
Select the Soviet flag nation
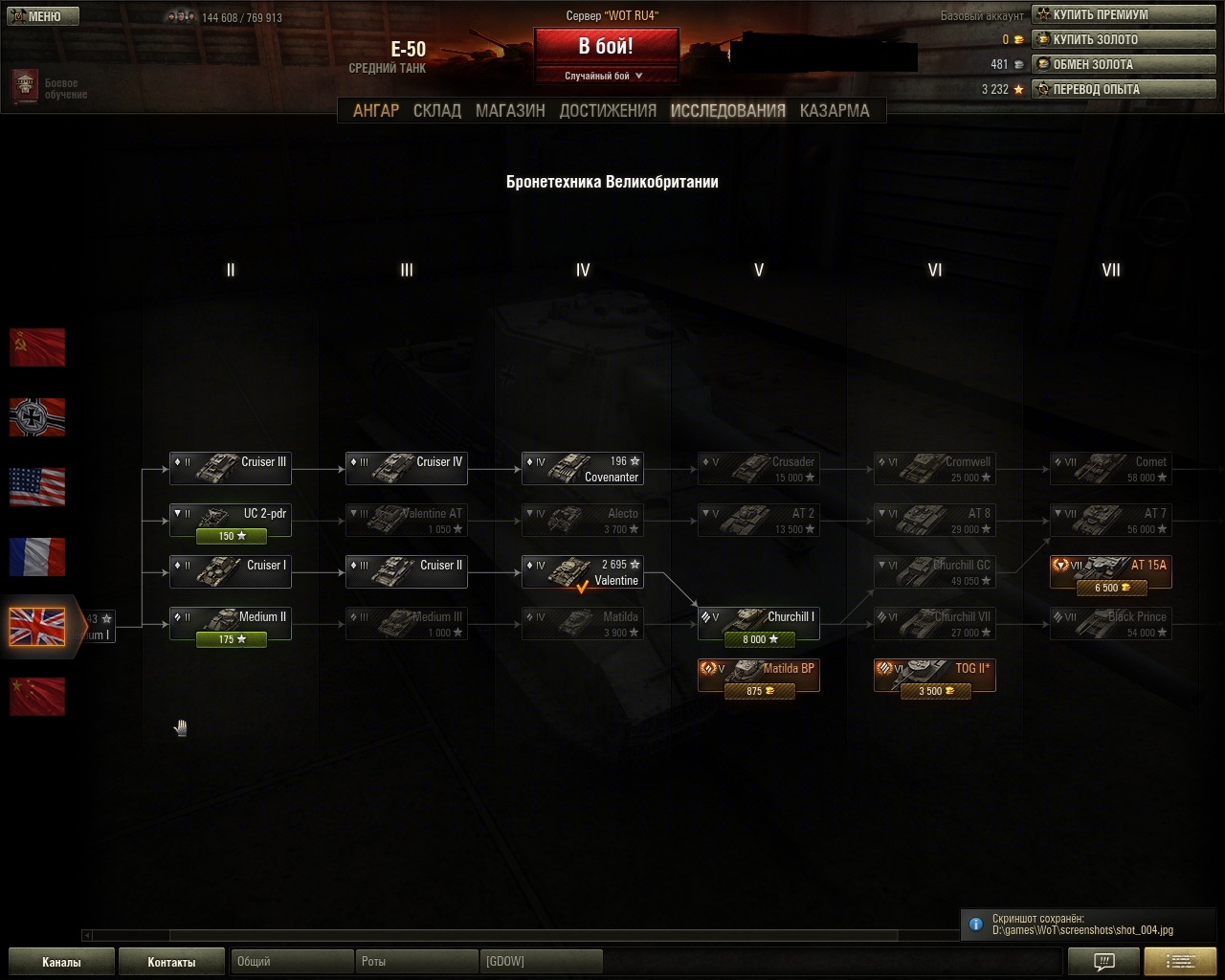[x=37, y=347]
